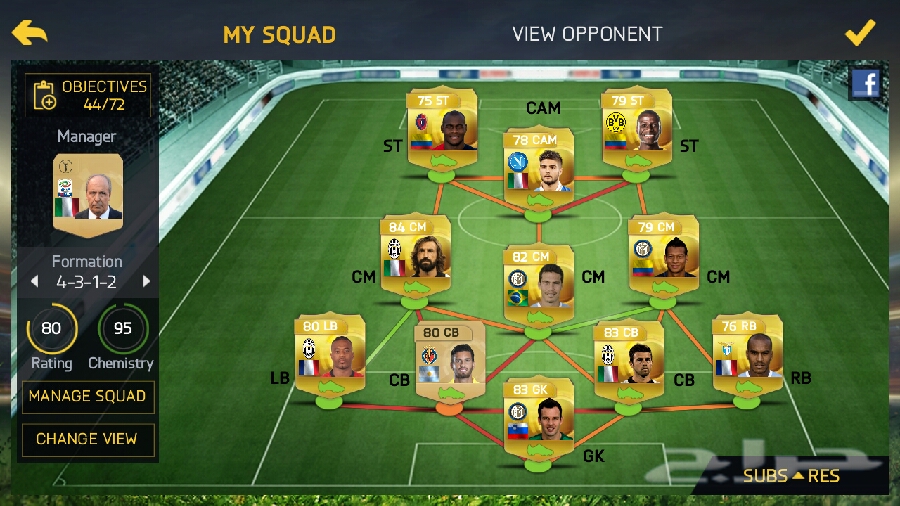This screenshot has width=900, height=506.
Task: Open the Objectives 44/72 panel
Action: tap(90, 95)
